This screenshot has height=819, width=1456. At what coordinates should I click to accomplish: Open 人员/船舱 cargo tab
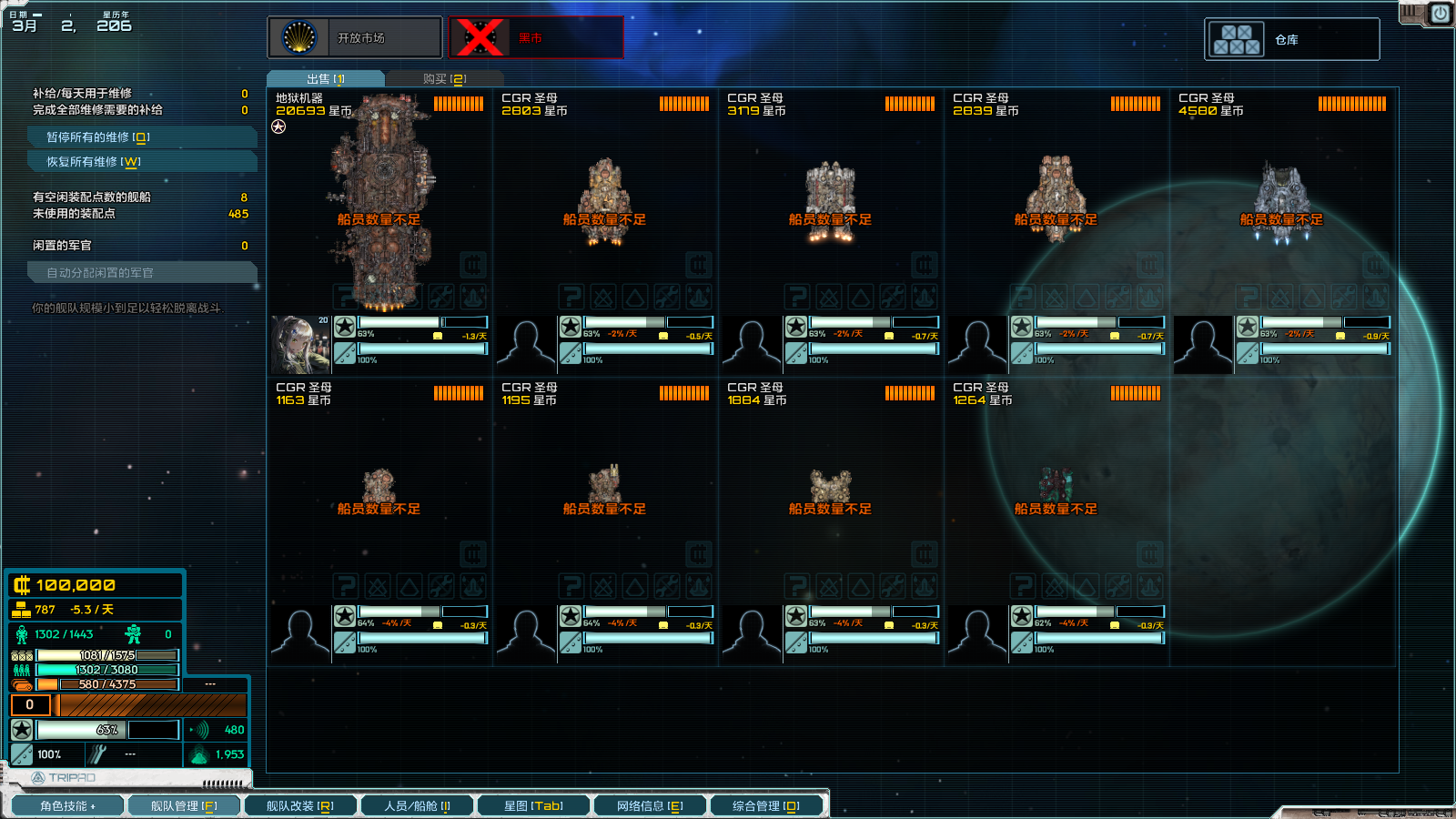coord(417,806)
